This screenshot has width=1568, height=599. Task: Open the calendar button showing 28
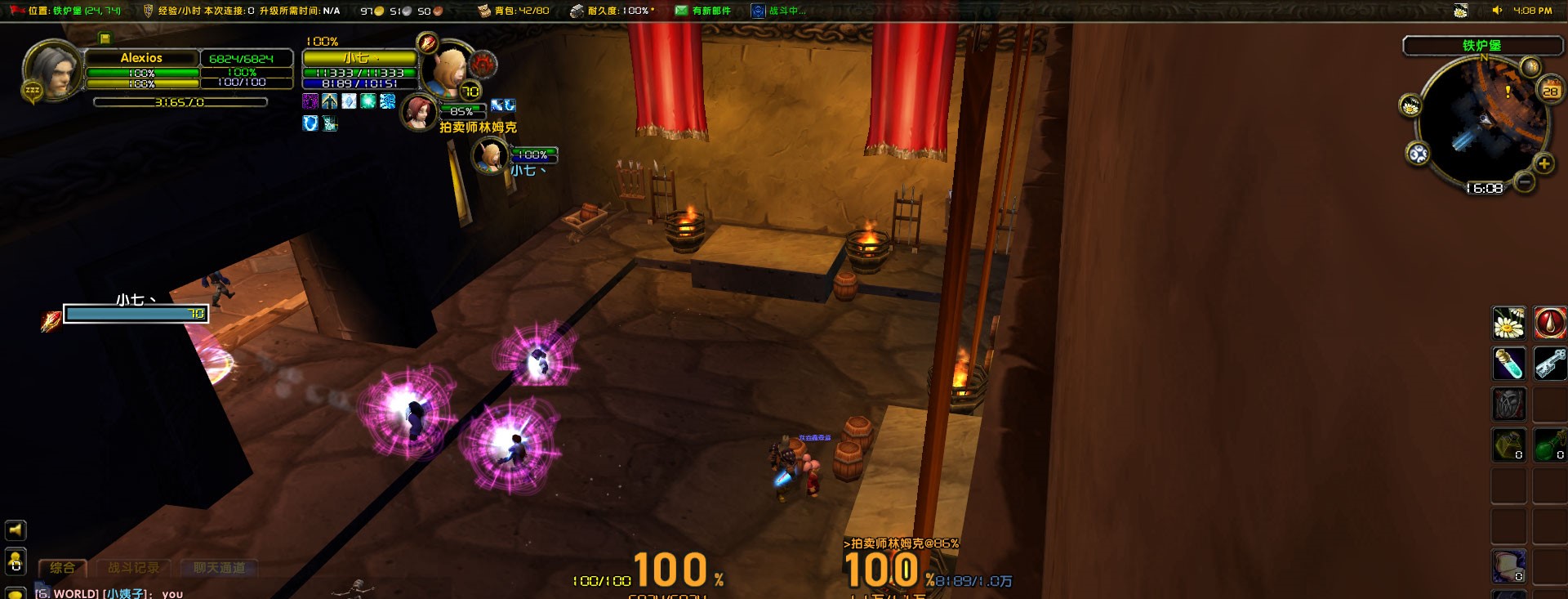(1550, 91)
